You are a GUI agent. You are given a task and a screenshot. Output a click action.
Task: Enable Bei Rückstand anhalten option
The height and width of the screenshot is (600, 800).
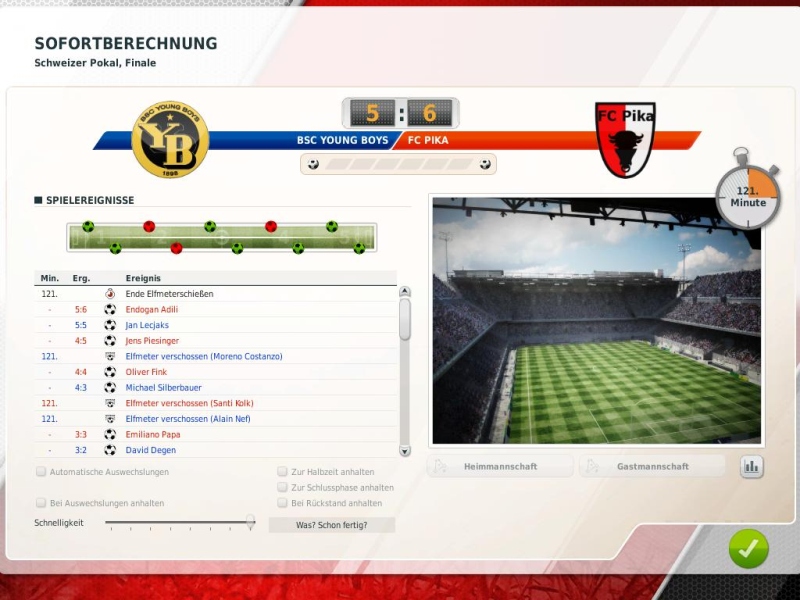tap(282, 503)
